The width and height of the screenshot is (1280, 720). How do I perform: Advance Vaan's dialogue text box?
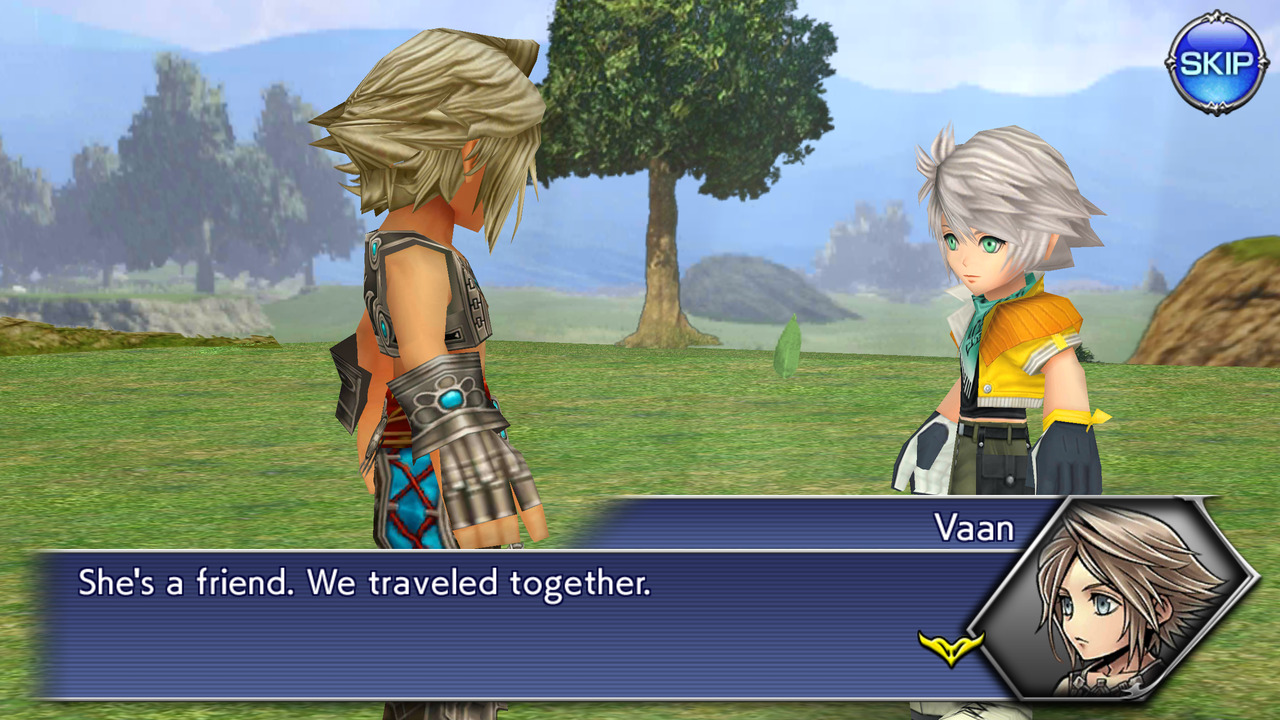click(x=500, y=622)
